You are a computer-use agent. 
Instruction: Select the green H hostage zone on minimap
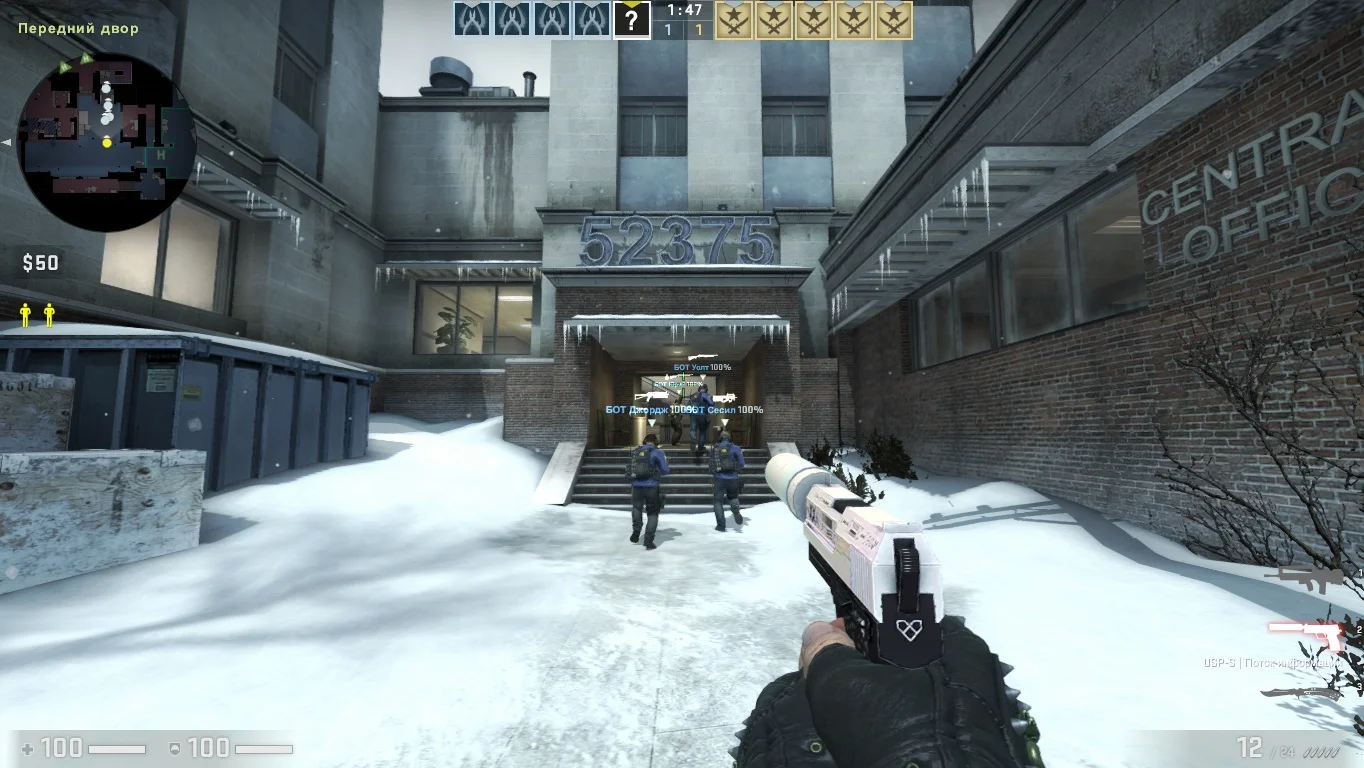coord(159,155)
